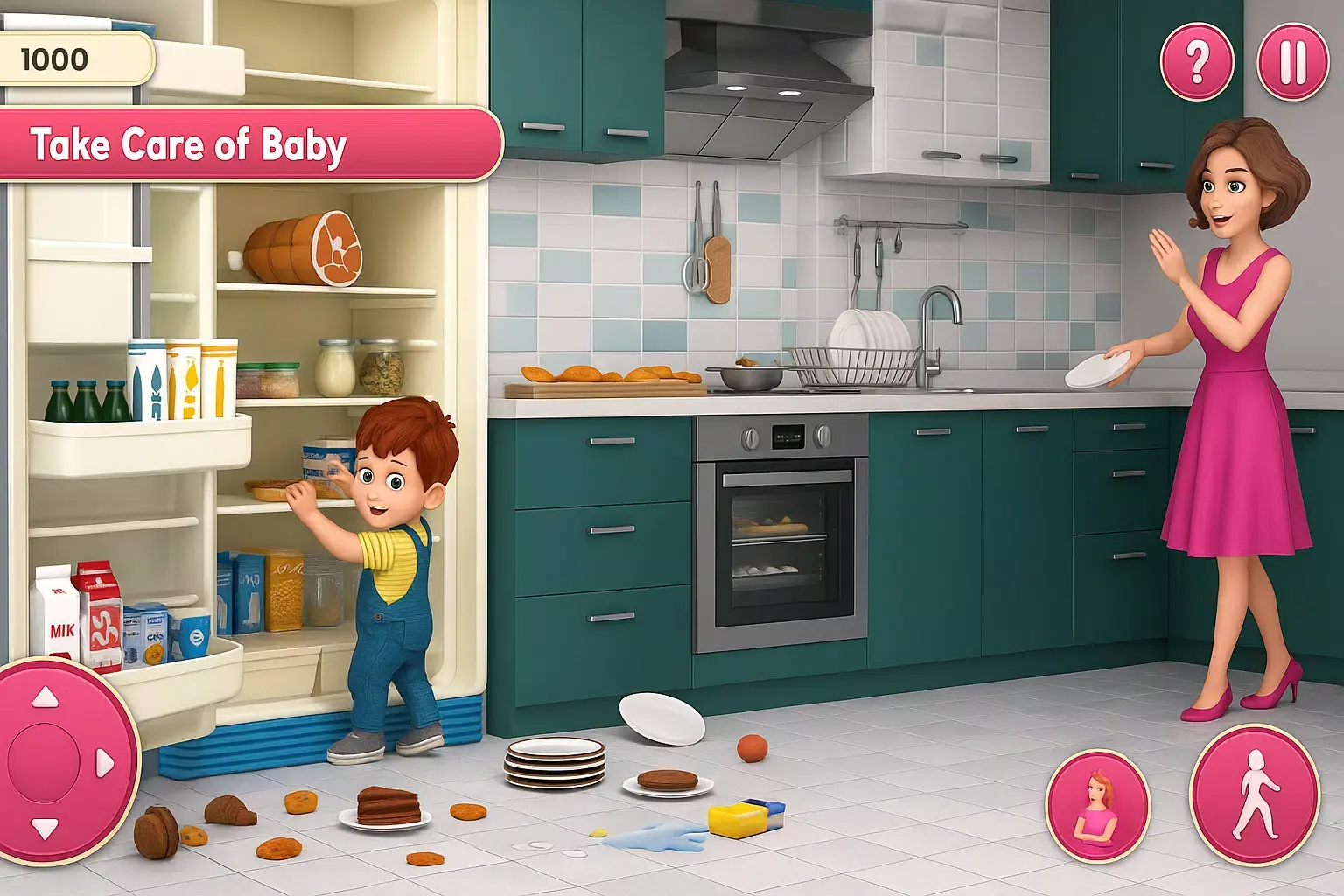This screenshot has width=1344, height=896.
Task: Select the 'Take Care of Baby' task banner
Action: point(191,145)
